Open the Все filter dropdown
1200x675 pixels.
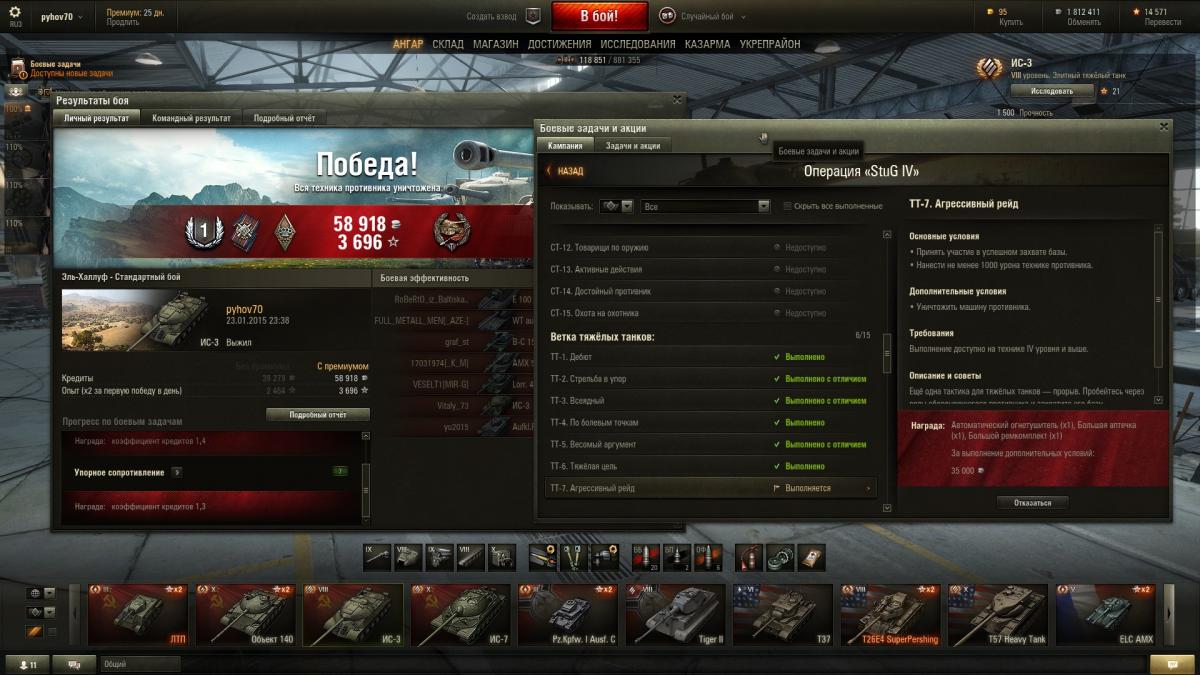click(x=705, y=206)
